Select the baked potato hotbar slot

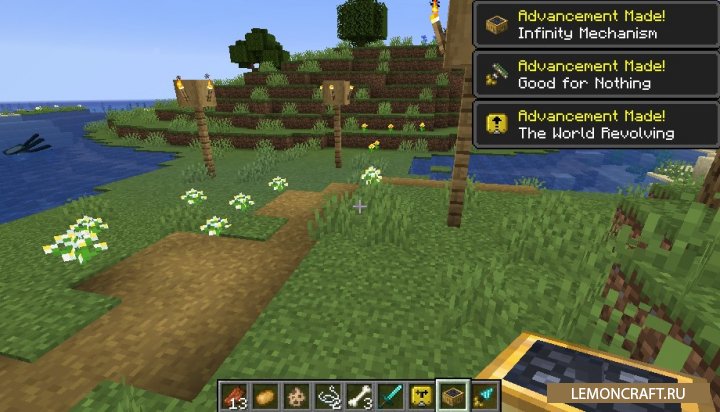pos(264,396)
